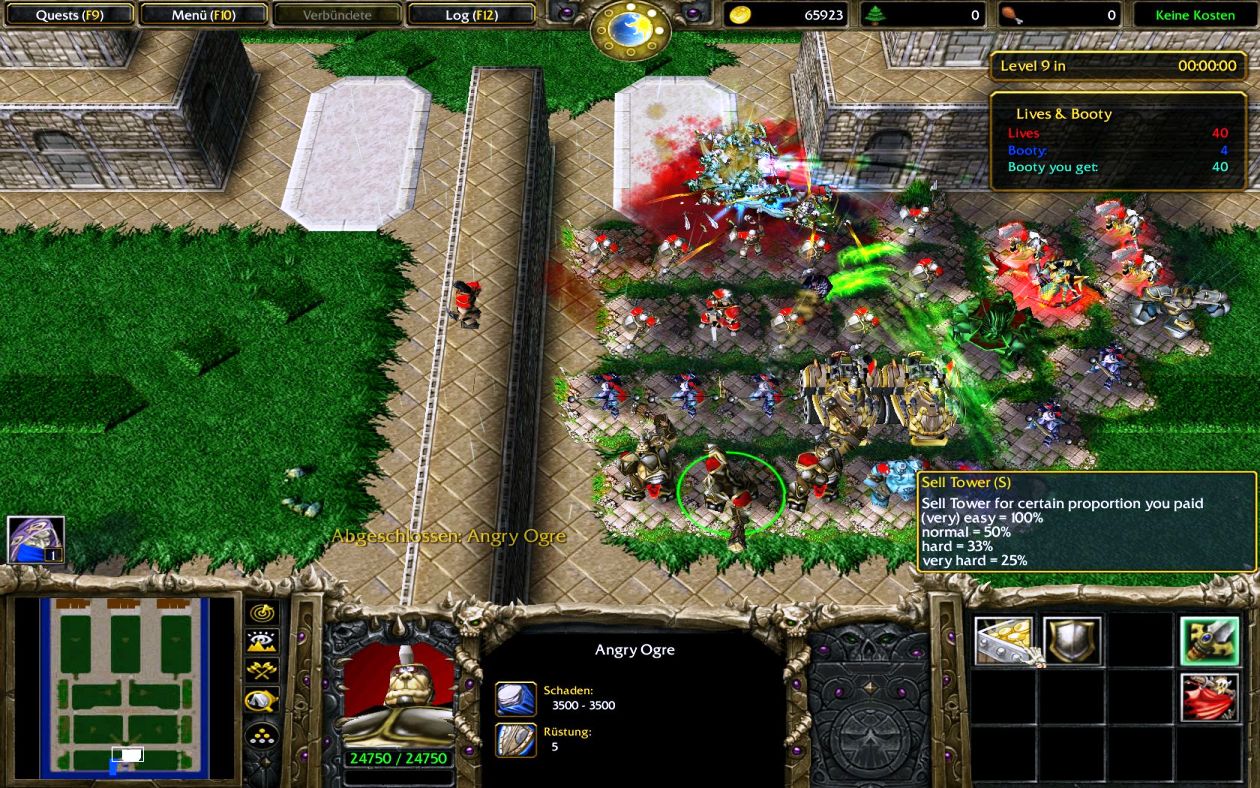Choose the red-caped skeleton command icon
Viewport: 1260px width, 788px height.
pos(1209,698)
